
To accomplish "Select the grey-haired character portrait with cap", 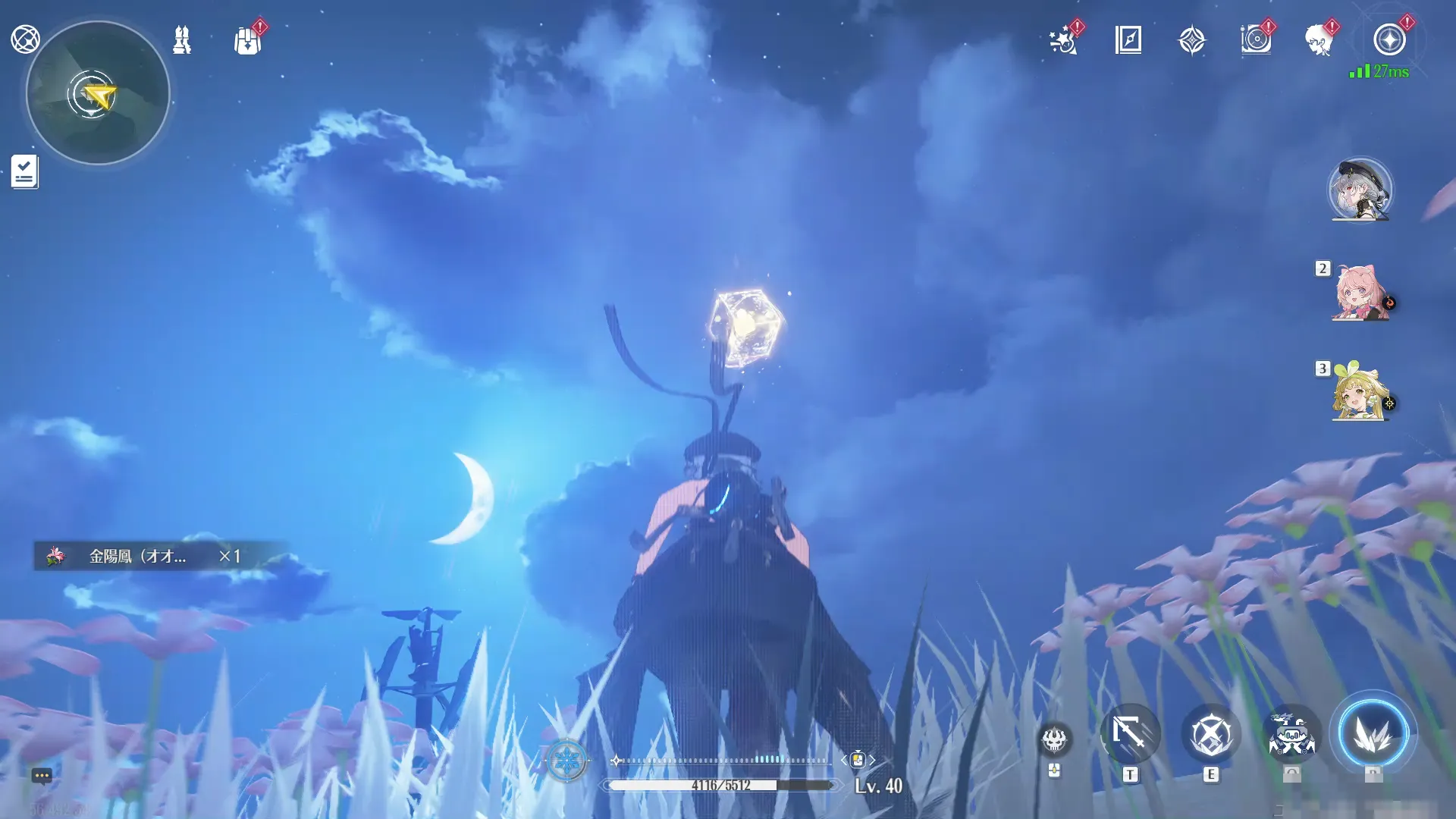I will point(1360,190).
